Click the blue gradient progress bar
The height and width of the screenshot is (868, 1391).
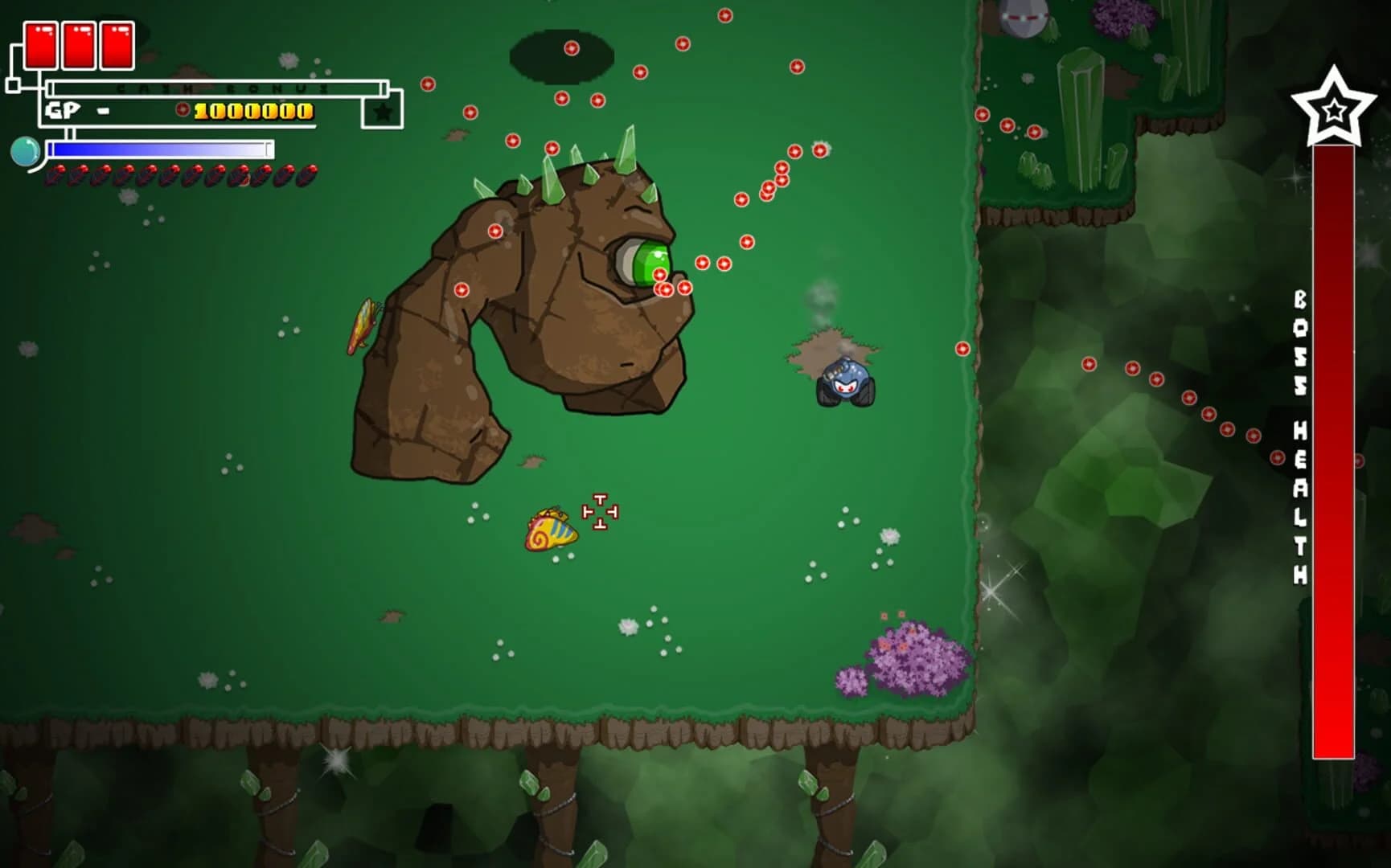point(161,148)
